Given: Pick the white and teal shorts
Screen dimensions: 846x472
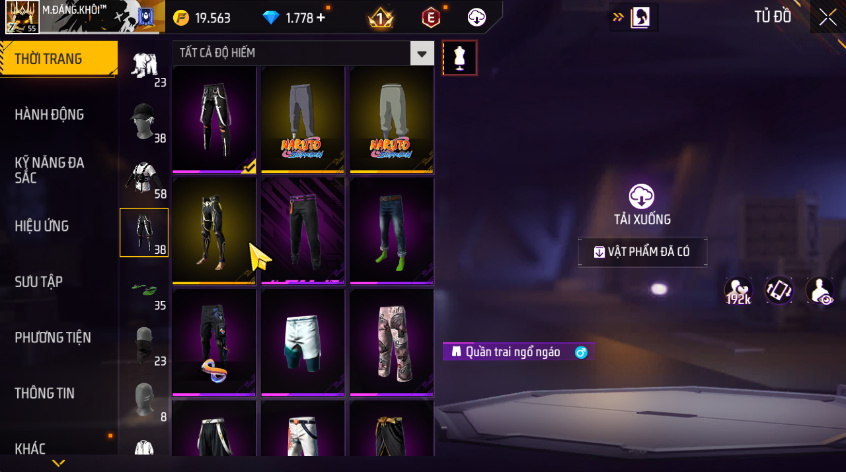Looking at the screenshot, I should tap(303, 339).
